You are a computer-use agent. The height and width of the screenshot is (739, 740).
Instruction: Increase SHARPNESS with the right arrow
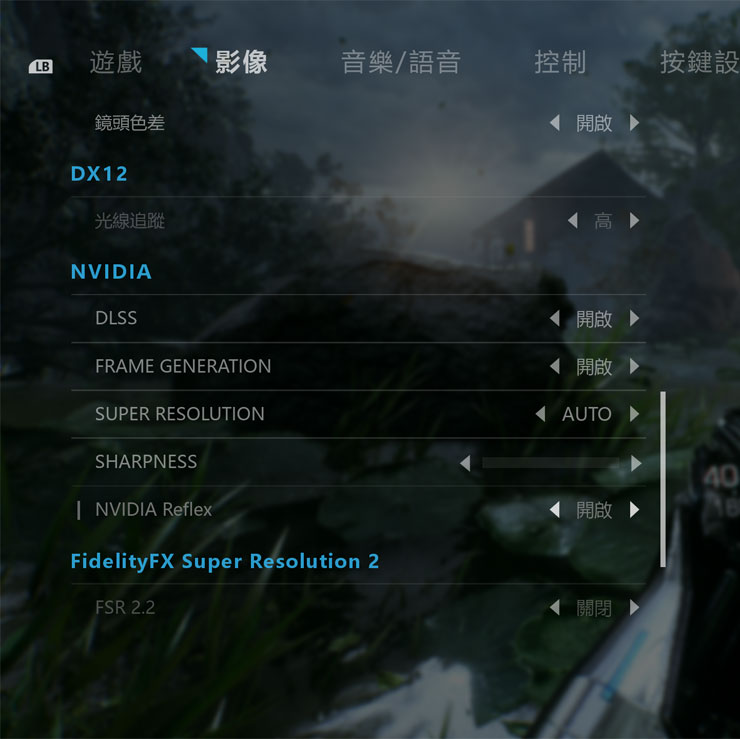(636, 463)
